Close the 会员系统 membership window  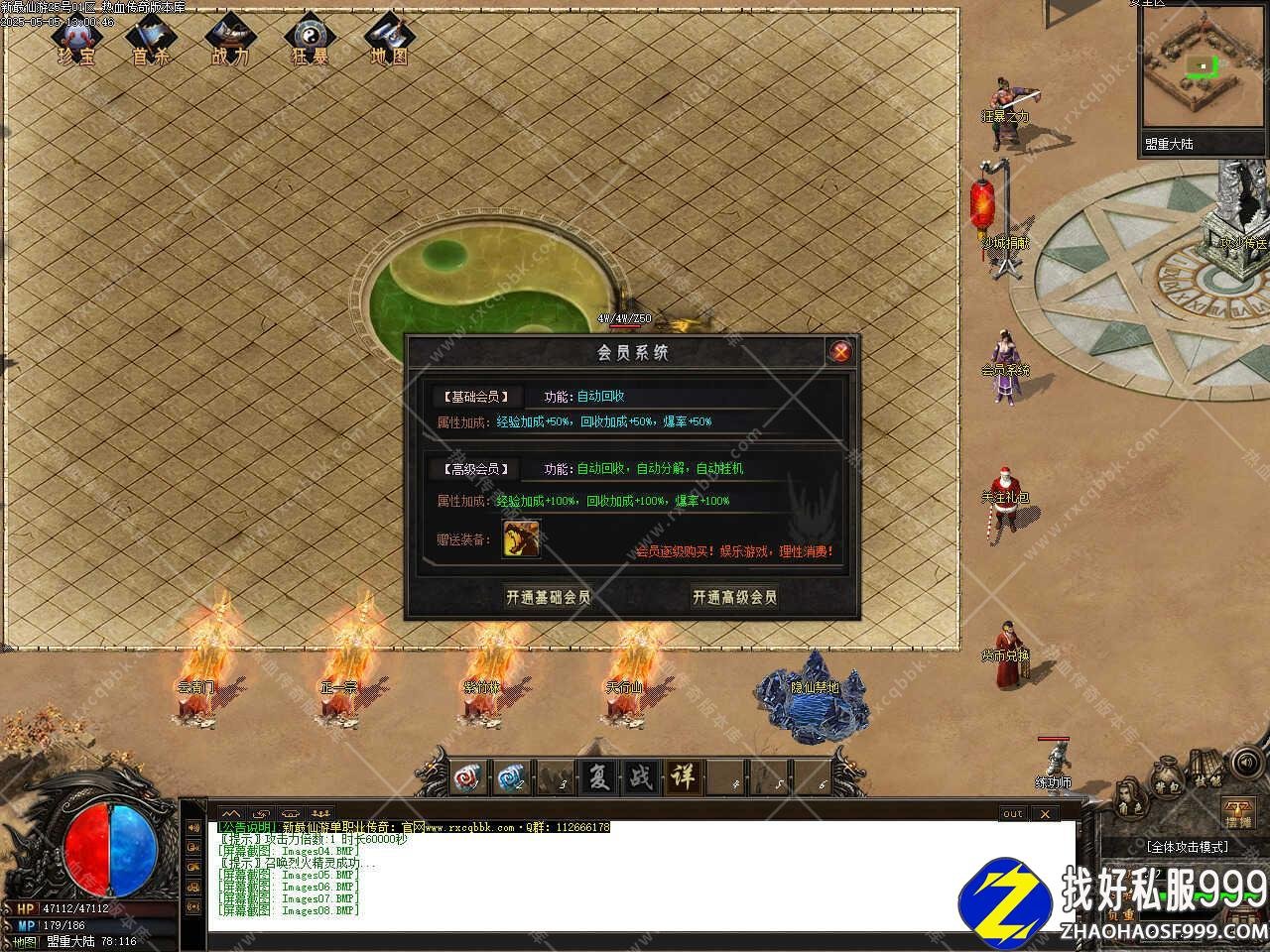coord(840,351)
